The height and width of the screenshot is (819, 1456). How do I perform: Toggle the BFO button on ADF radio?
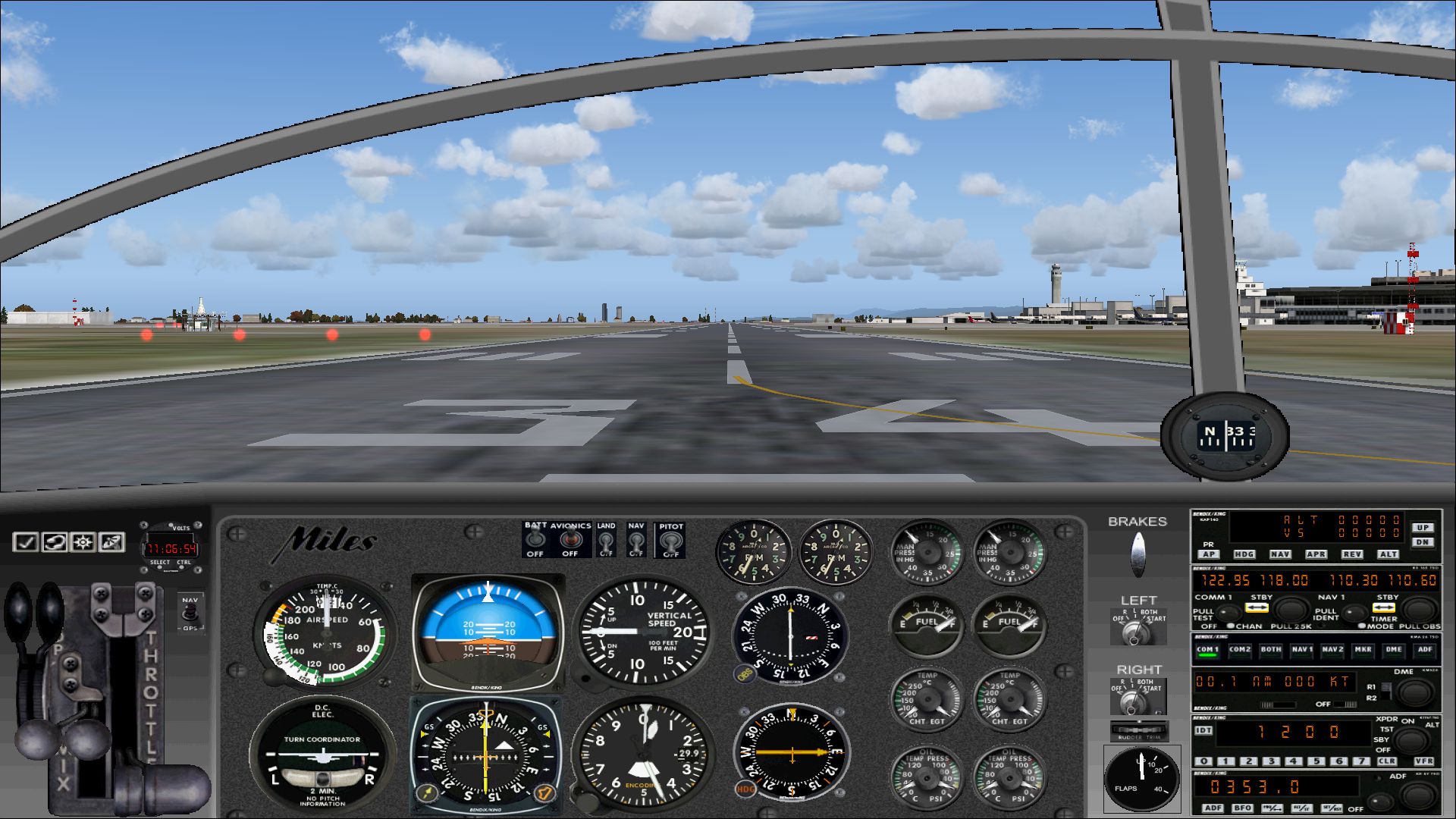point(1242,808)
